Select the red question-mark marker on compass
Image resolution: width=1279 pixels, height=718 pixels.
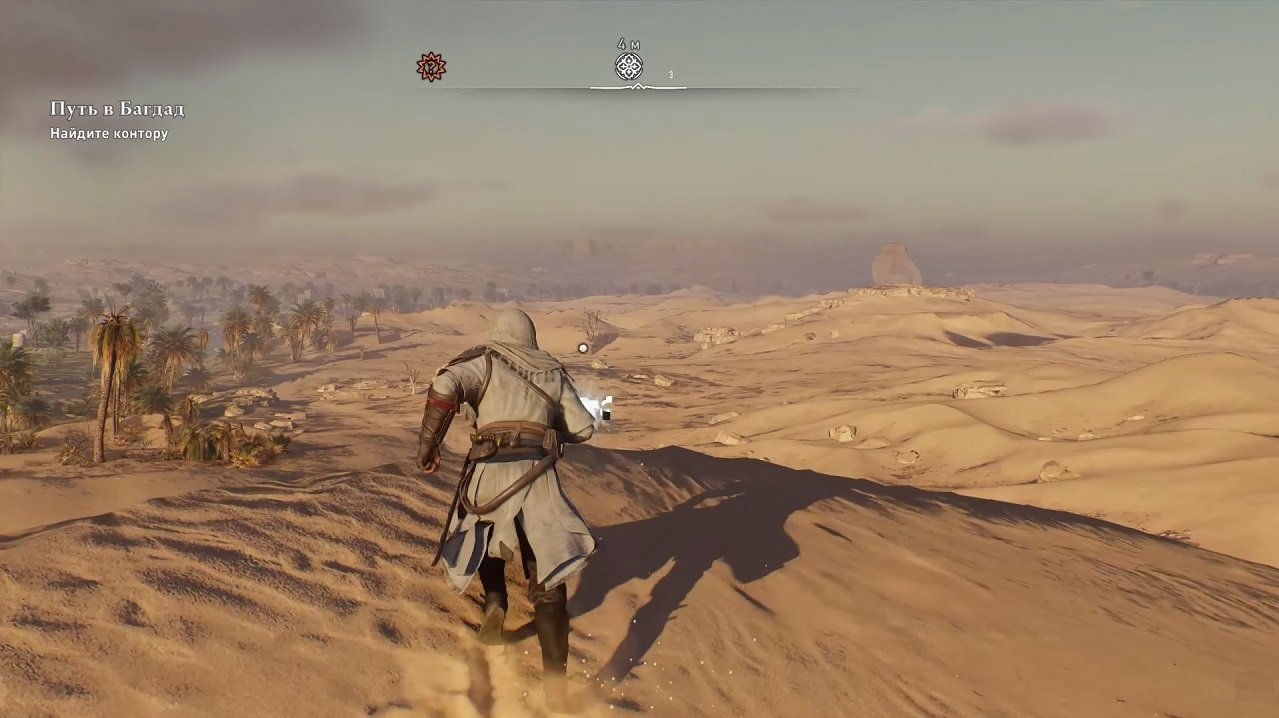(x=431, y=67)
